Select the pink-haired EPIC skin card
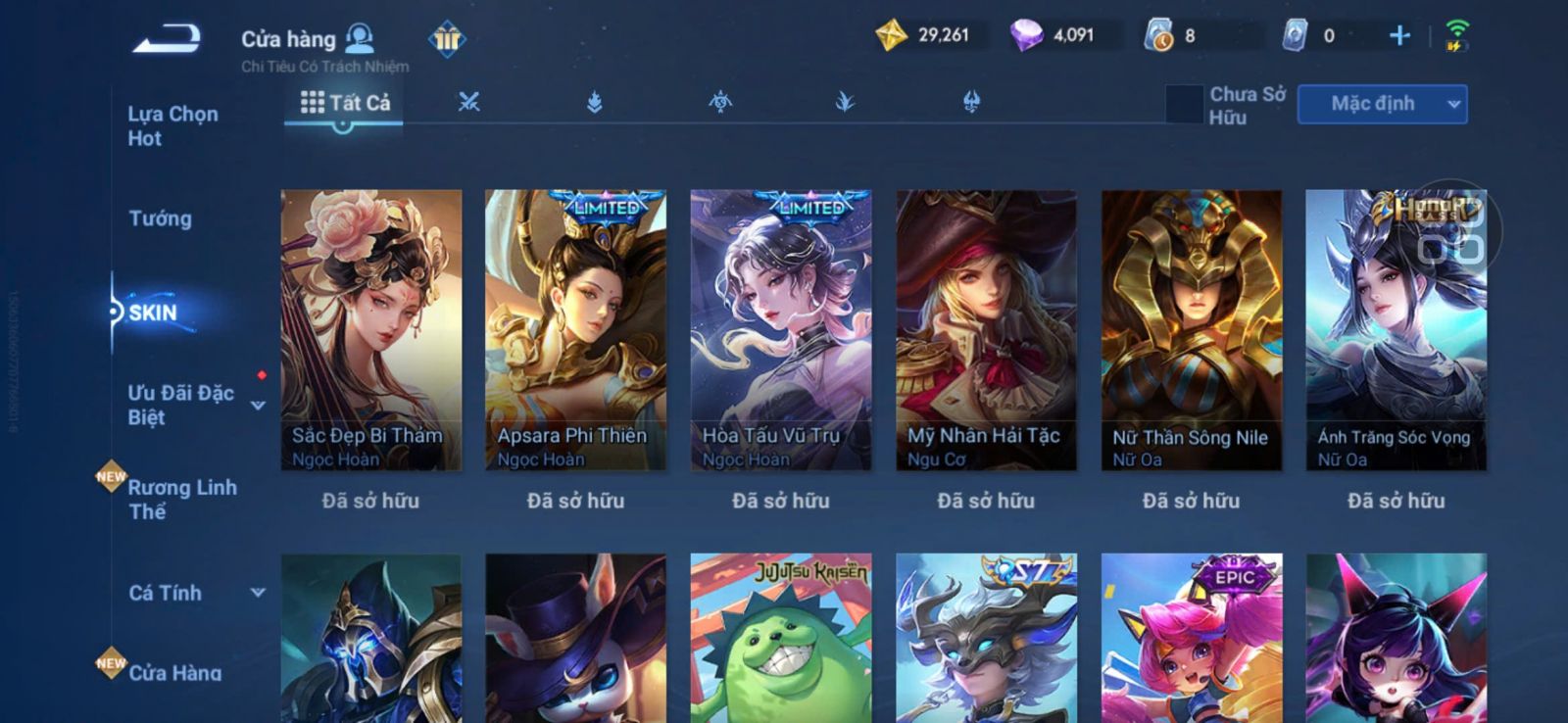The height and width of the screenshot is (723, 1568). coord(1191,637)
